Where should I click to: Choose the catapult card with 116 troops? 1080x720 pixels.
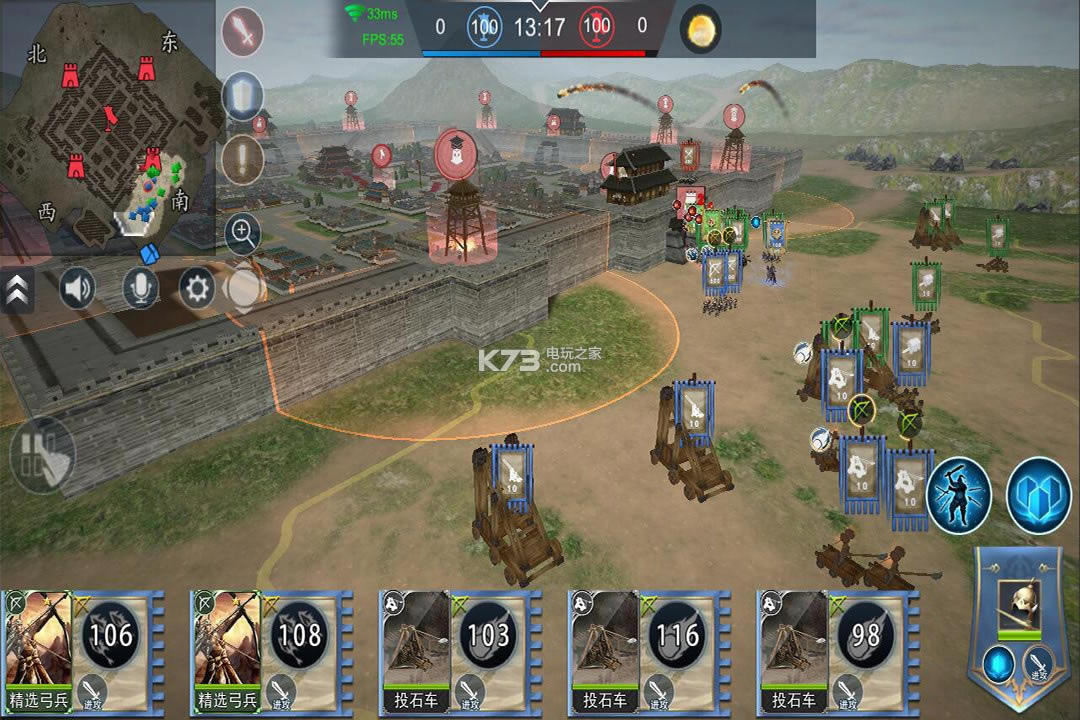click(648, 648)
